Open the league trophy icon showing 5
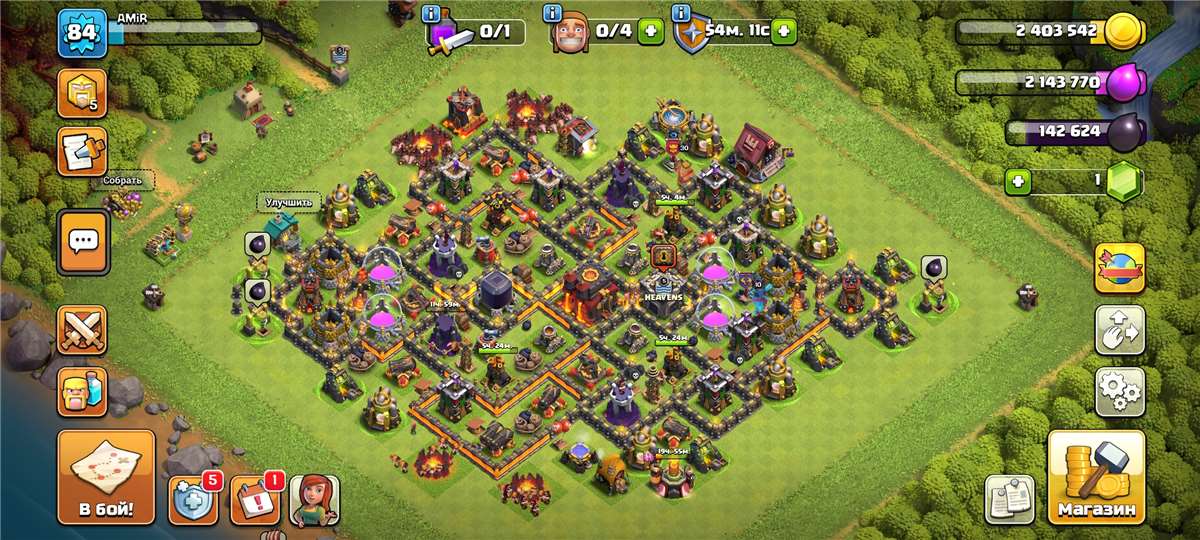The image size is (1200, 540). click(83, 93)
